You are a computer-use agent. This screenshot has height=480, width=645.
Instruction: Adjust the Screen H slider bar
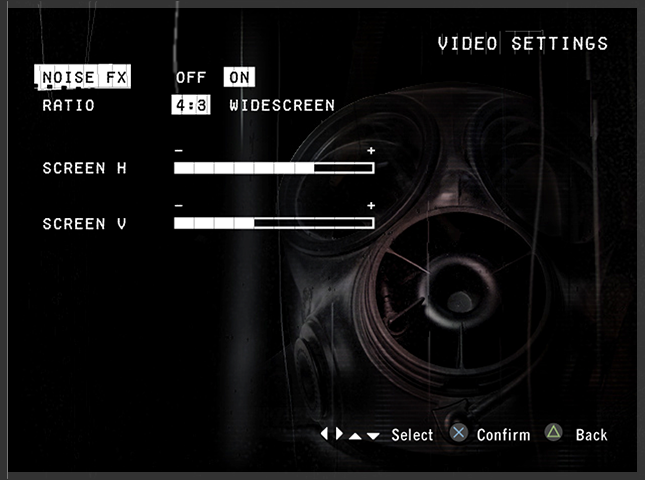coord(274,168)
